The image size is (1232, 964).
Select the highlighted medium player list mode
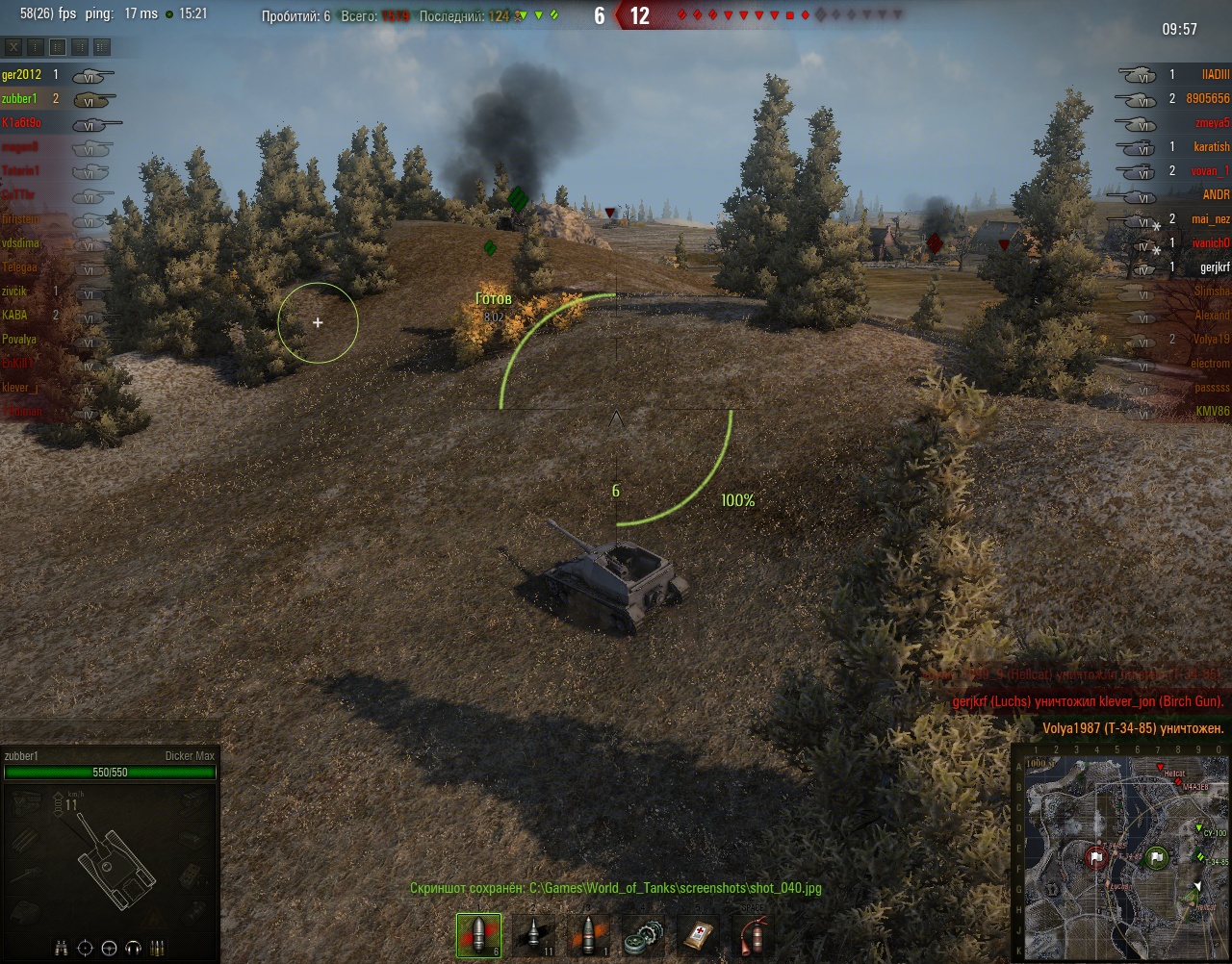[58, 47]
